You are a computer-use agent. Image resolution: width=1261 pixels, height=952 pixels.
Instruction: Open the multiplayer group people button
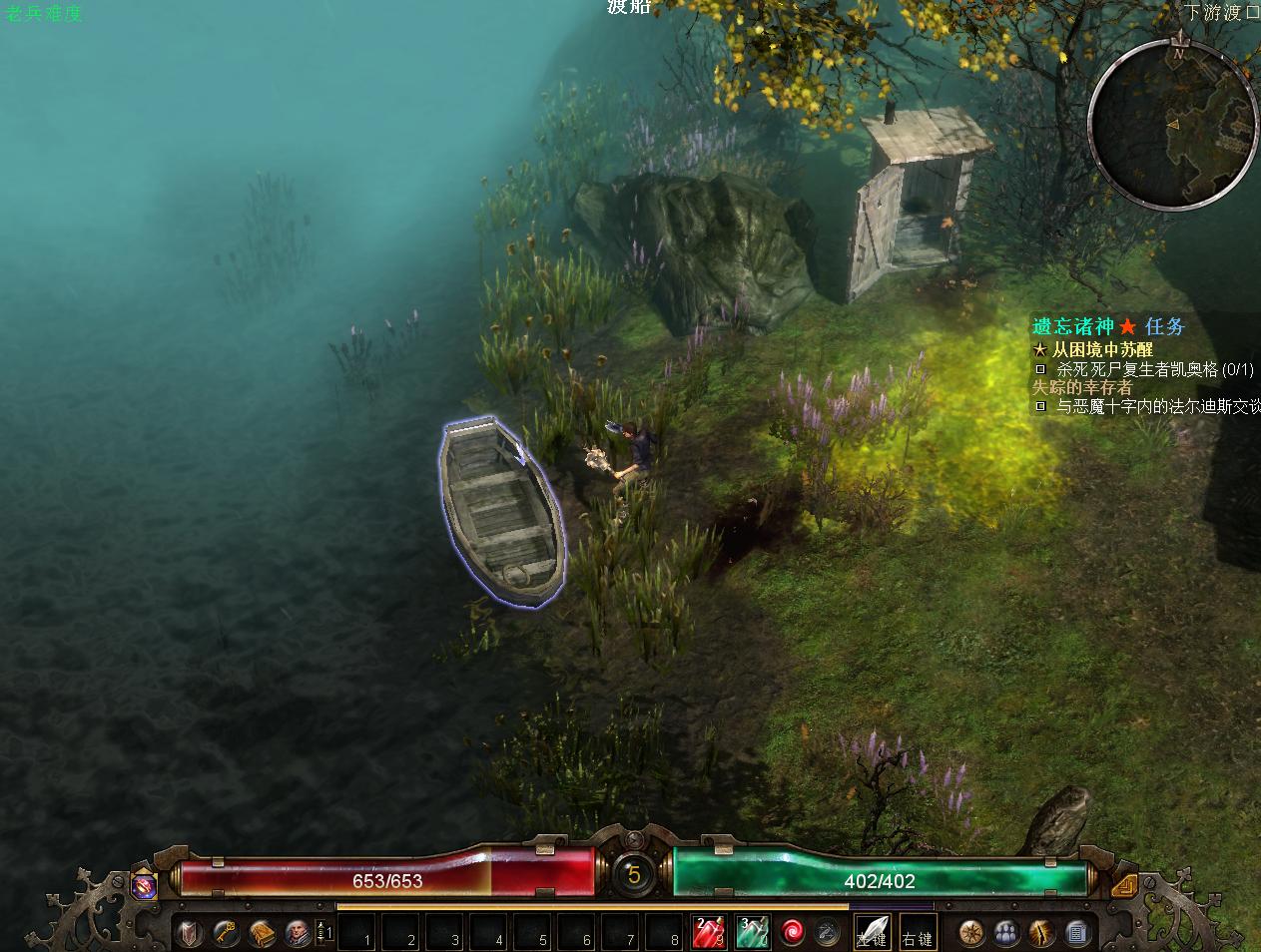tap(1006, 933)
